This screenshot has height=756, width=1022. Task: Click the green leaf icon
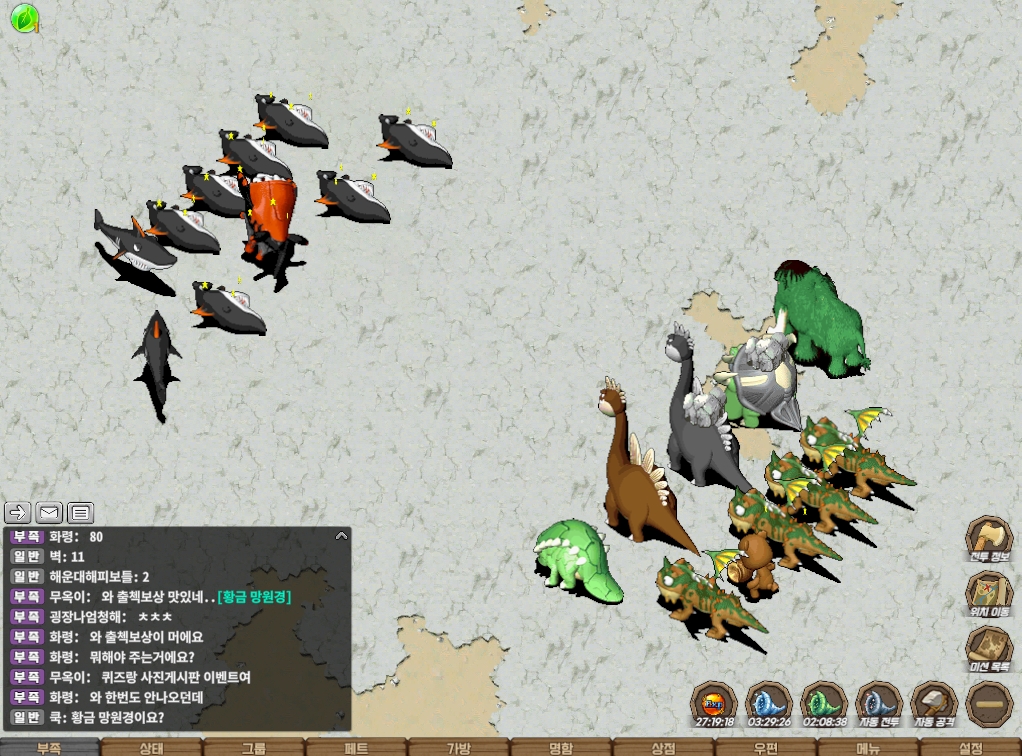pyautogui.click(x=24, y=17)
